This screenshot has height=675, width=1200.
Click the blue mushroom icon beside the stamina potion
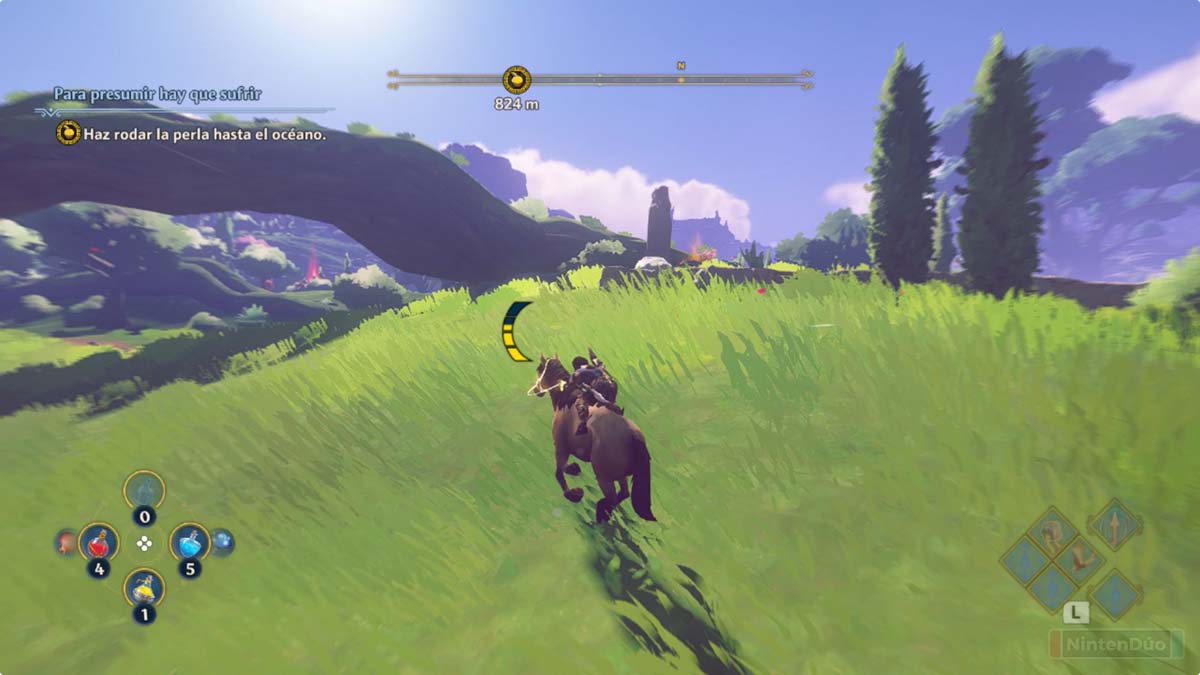coord(222,542)
